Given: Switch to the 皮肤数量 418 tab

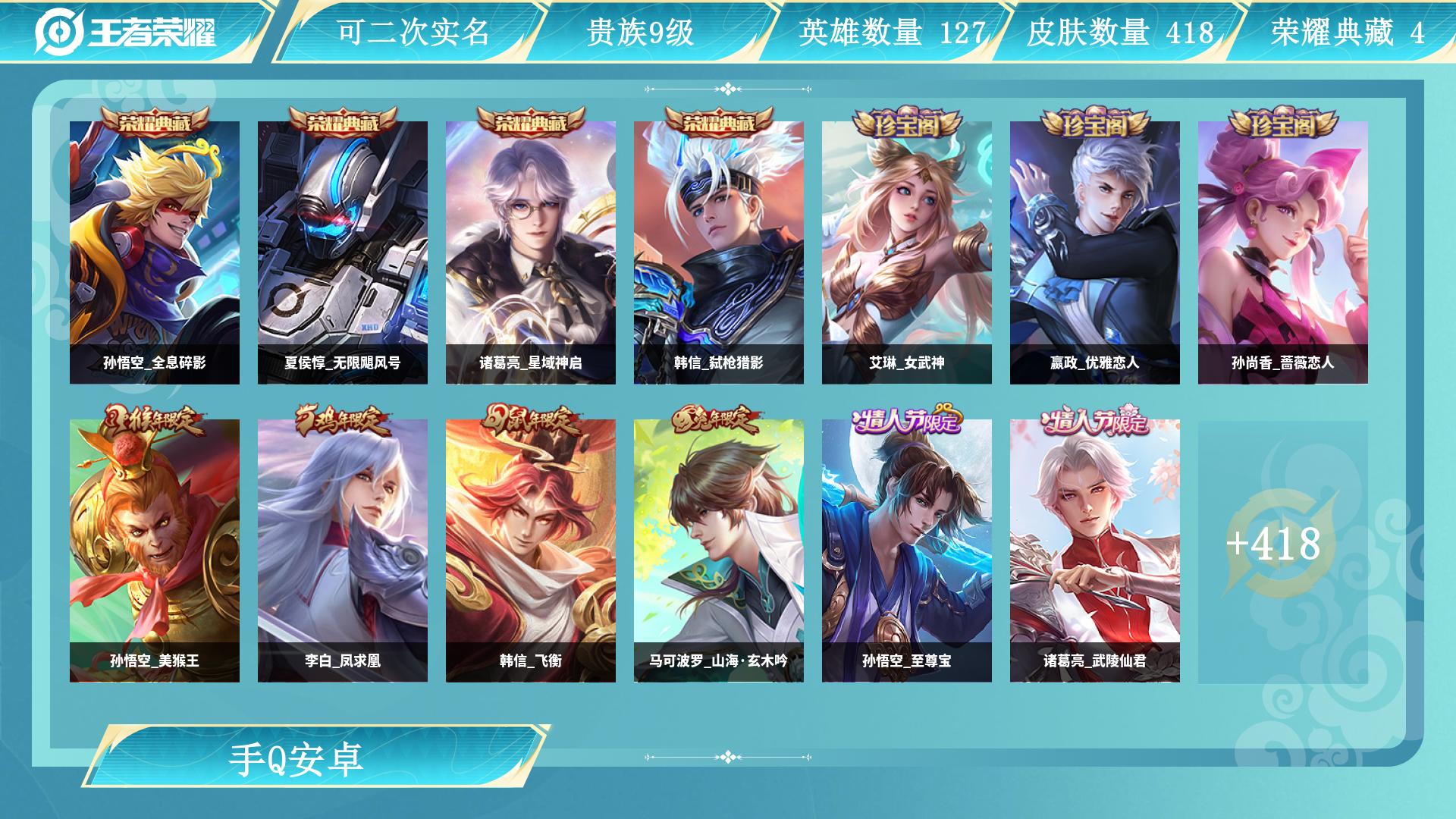Looking at the screenshot, I should [x=1120, y=32].
